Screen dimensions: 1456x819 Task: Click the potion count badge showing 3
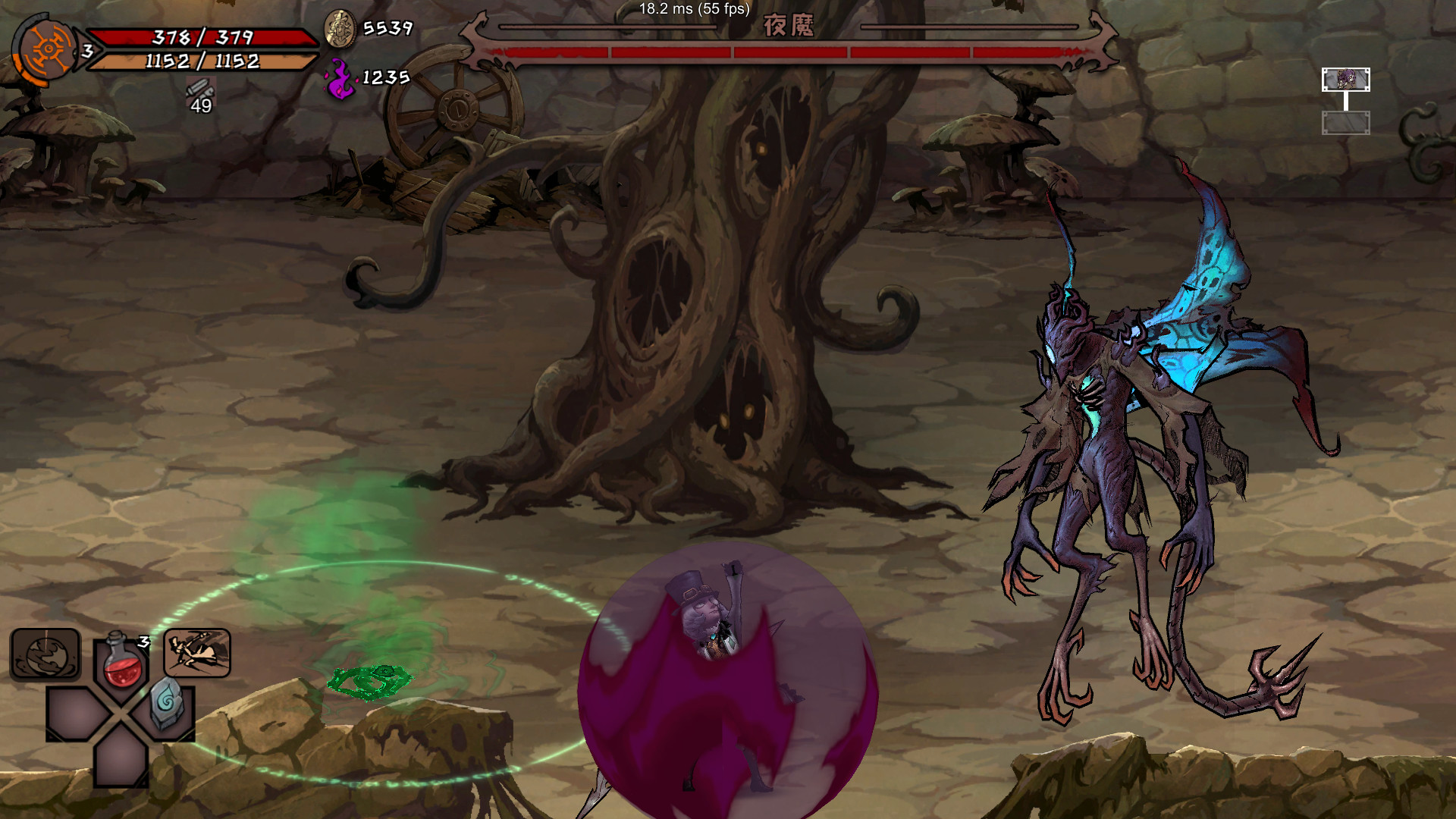pyautogui.click(x=144, y=641)
